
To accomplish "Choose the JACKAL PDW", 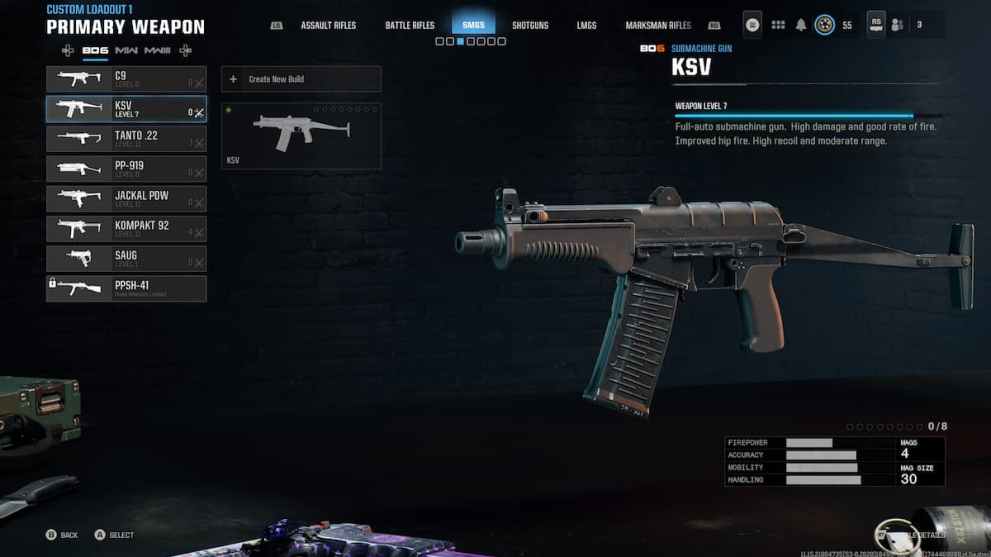I will [x=126, y=199].
